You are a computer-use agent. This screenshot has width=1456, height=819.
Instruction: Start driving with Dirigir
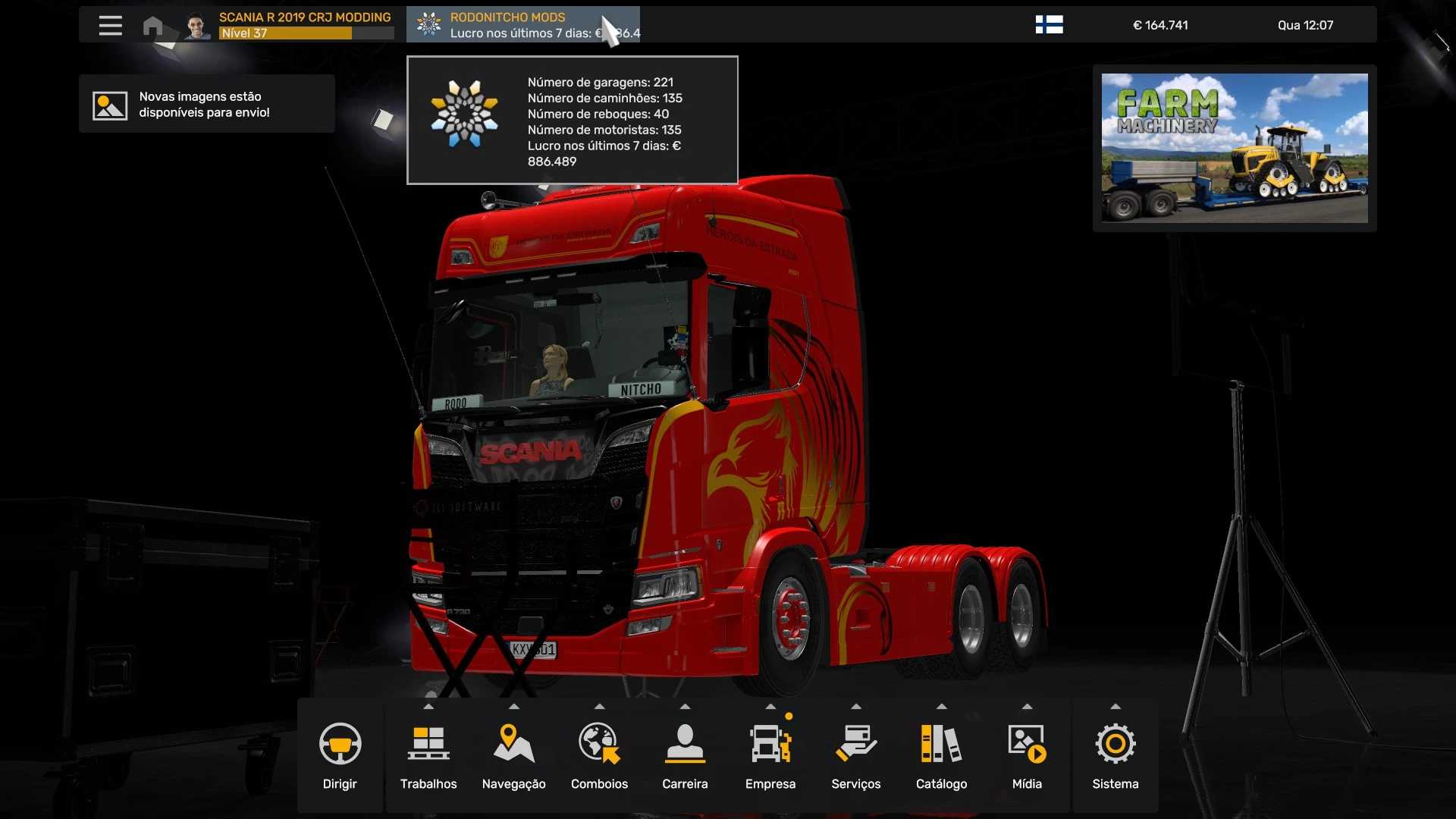340,756
